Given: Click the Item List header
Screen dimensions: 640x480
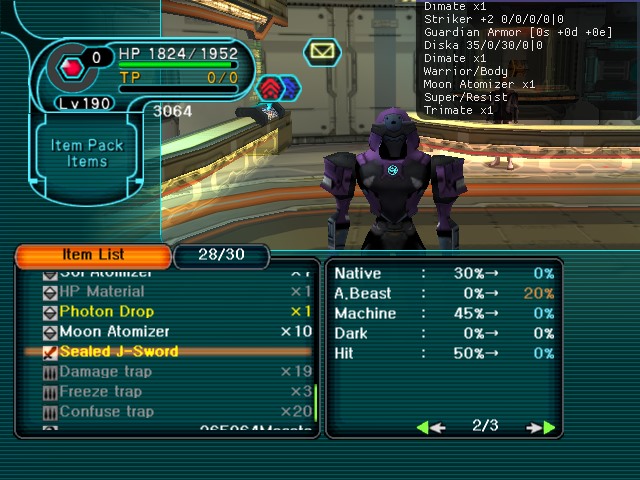Looking at the screenshot, I should [92, 255].
